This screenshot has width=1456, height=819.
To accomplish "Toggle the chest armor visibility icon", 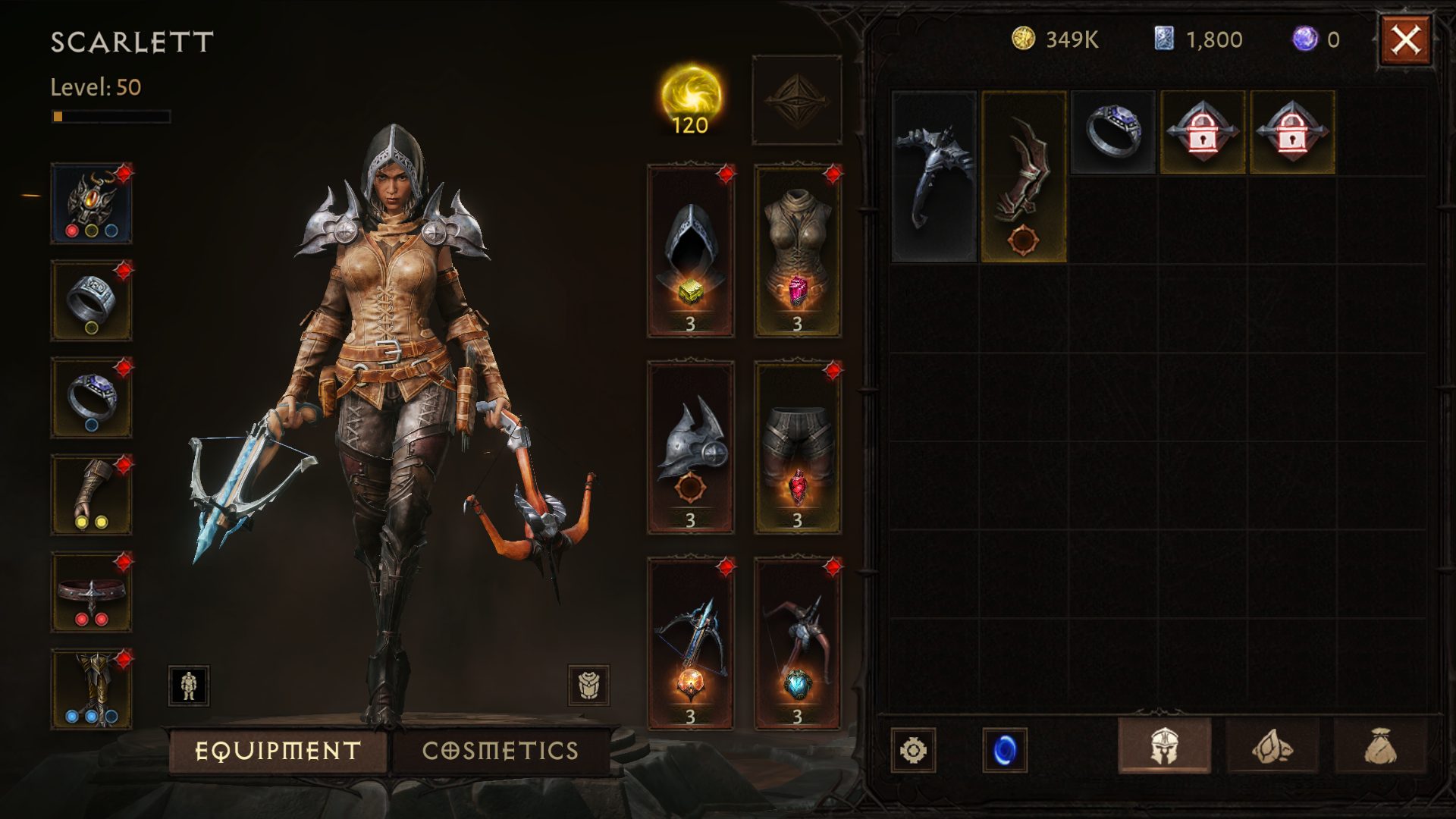I will [x=590, y=686].
